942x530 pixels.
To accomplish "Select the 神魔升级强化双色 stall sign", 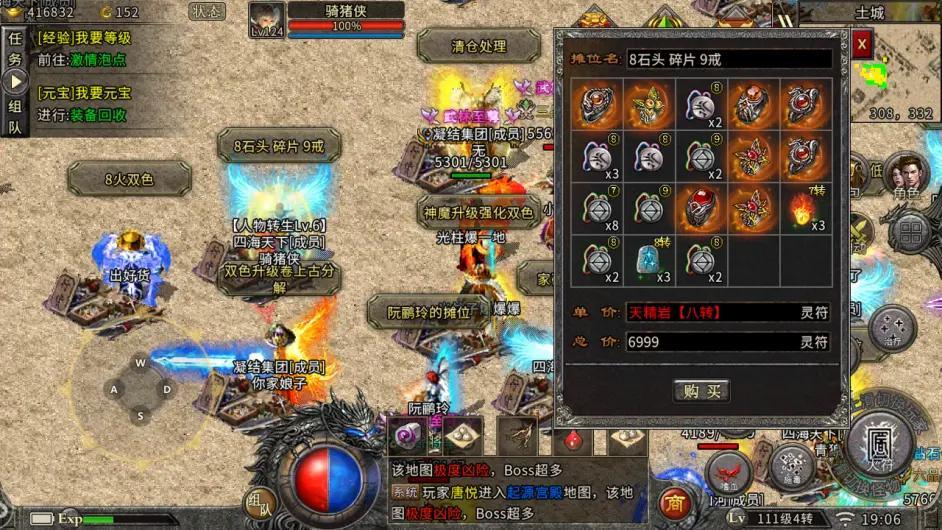I will 477,211.
